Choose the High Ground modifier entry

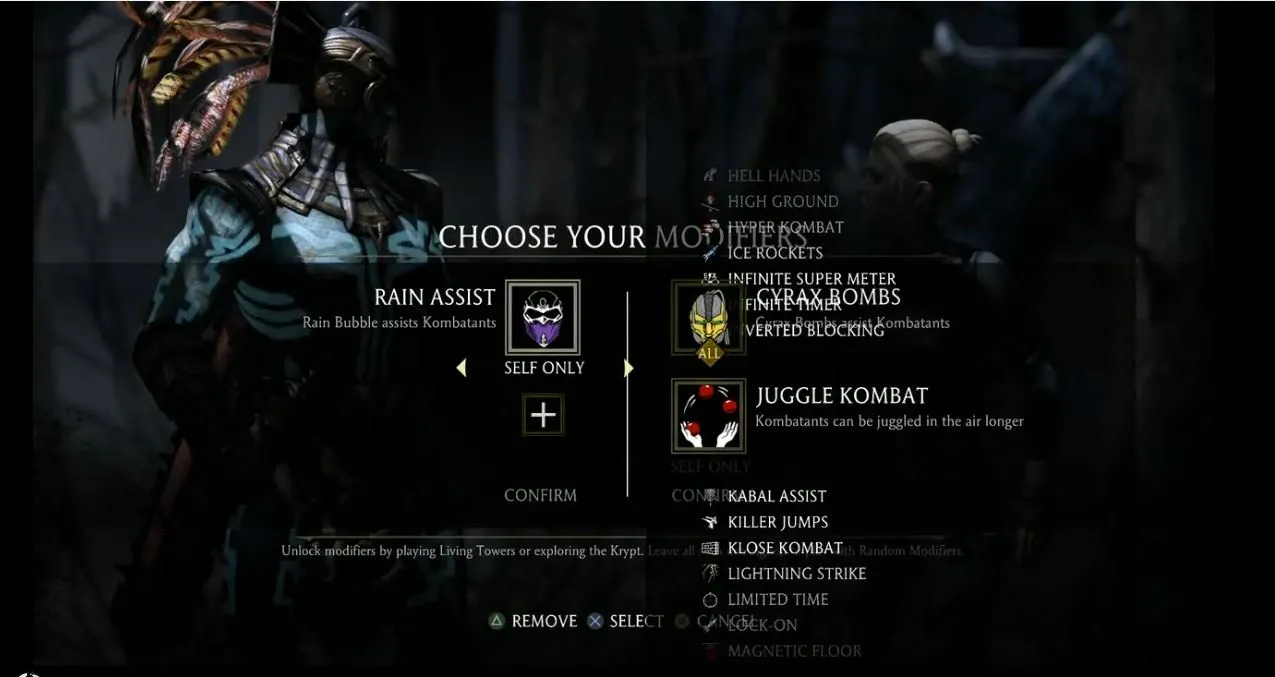click(x=782, y=202)
